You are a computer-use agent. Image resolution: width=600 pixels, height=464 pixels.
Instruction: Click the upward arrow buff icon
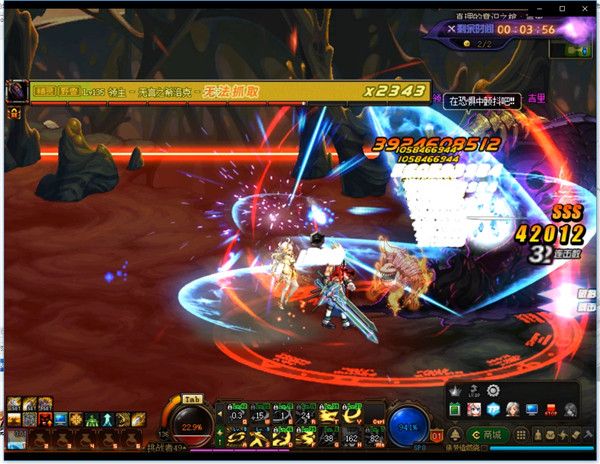pos(104,417)
